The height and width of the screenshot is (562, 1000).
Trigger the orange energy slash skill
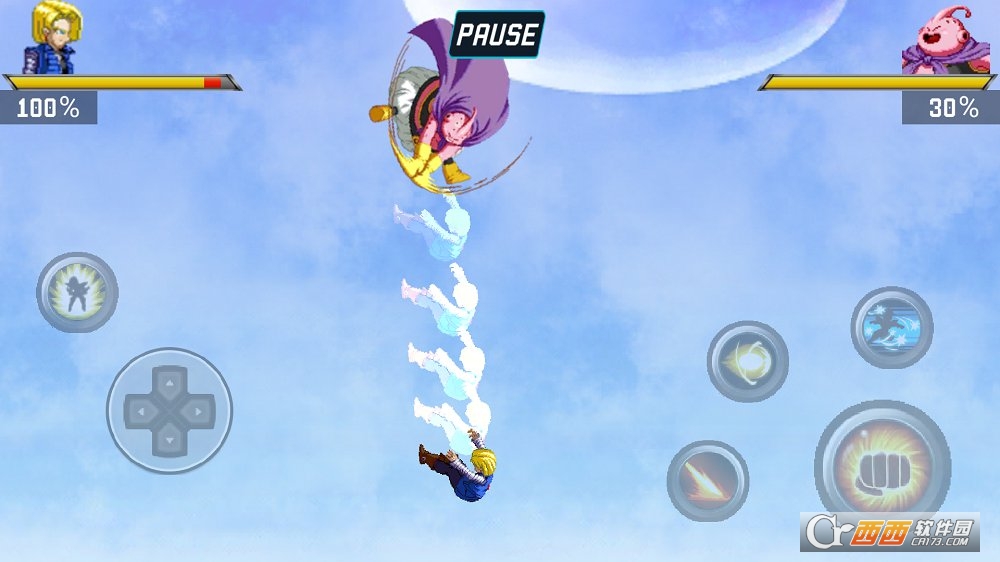click(x=707, y=481)
